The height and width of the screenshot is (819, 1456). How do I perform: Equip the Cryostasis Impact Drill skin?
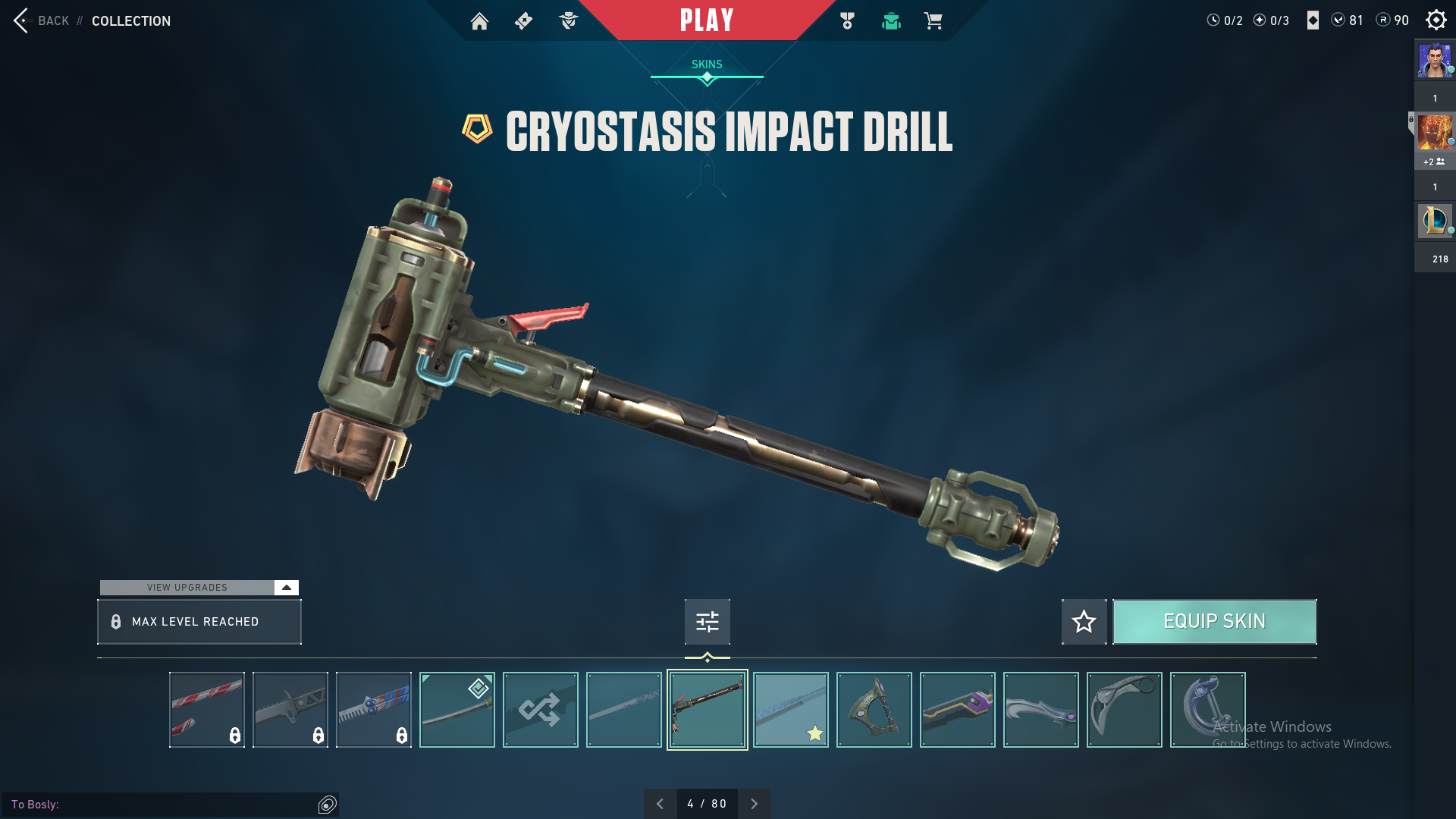point(1214,622)
